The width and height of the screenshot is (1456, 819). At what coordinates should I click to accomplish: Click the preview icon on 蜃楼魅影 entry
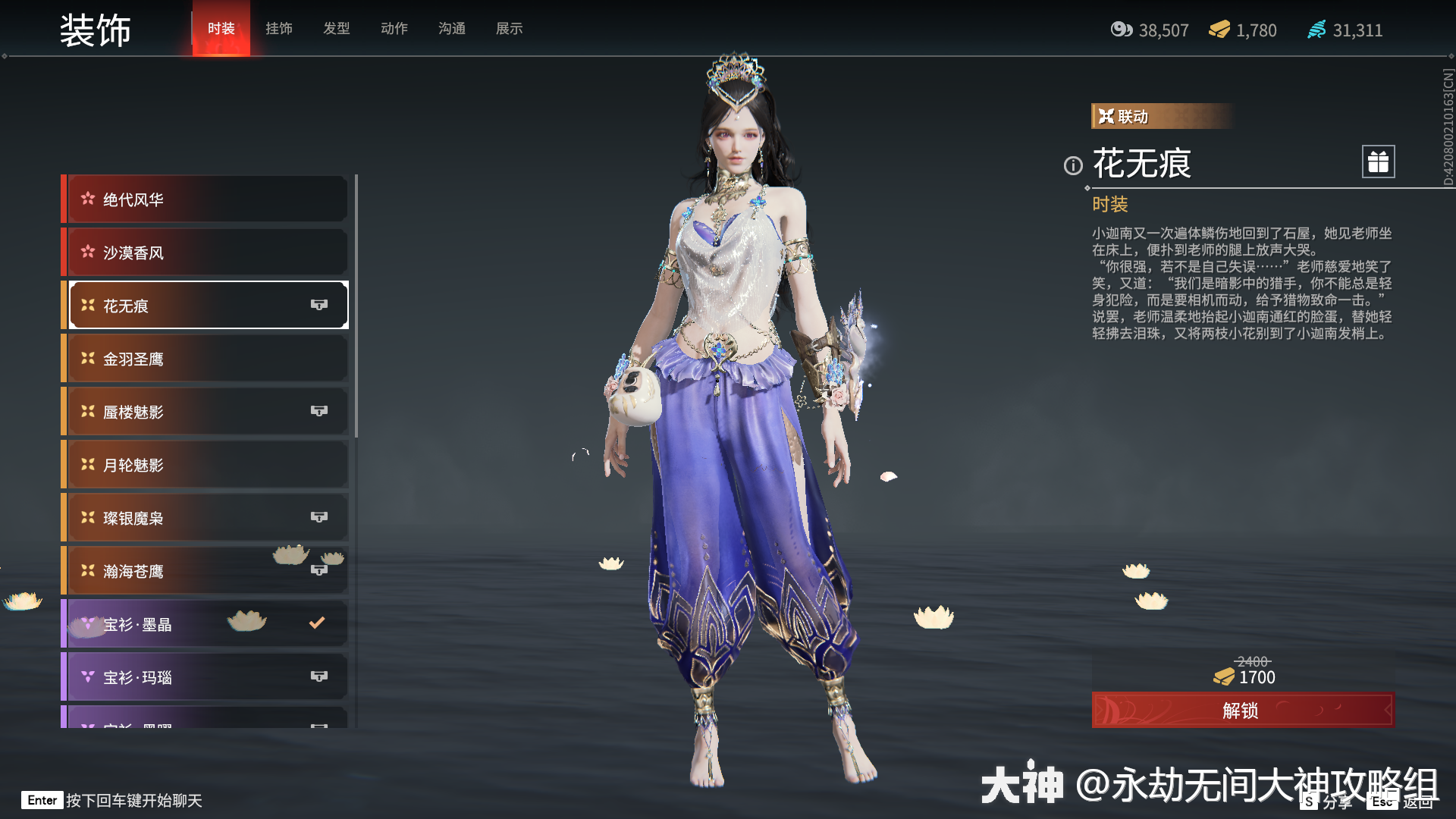319,411
